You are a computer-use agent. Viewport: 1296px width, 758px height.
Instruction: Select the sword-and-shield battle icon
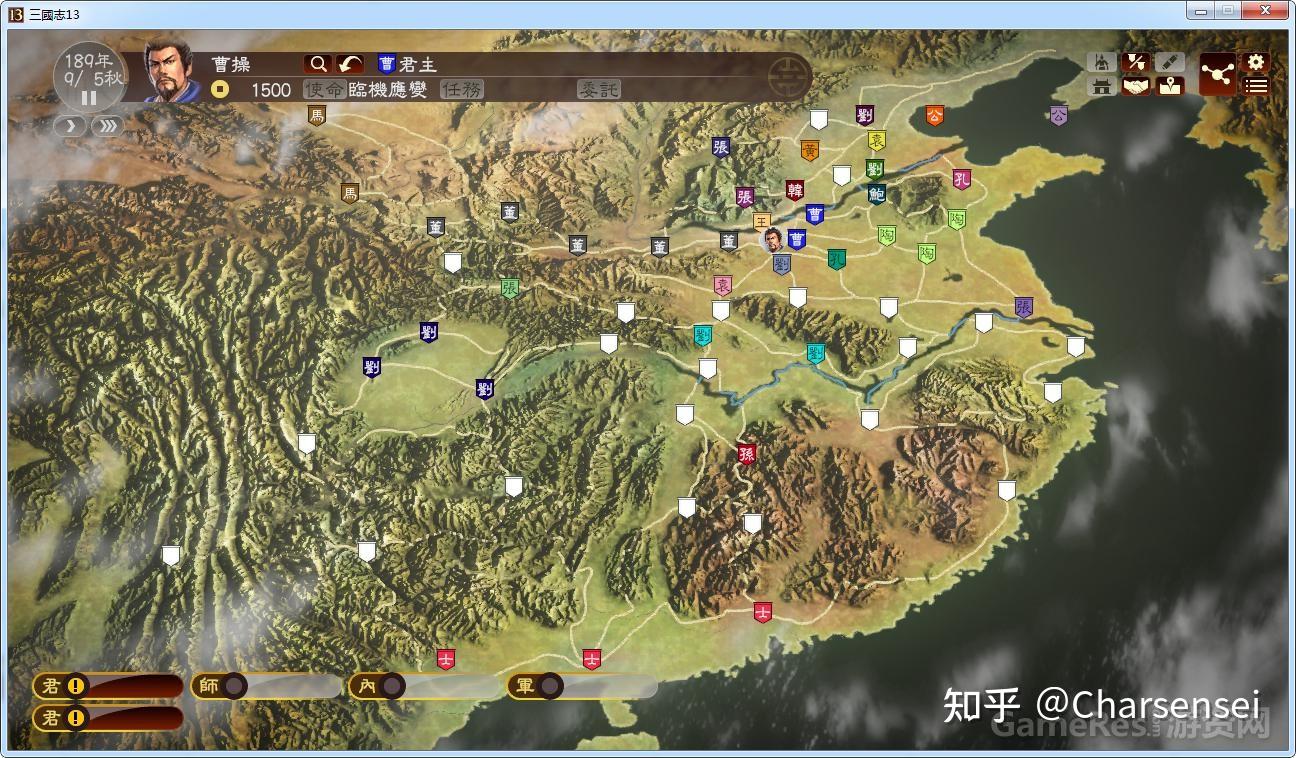(x=1137, y=62)
